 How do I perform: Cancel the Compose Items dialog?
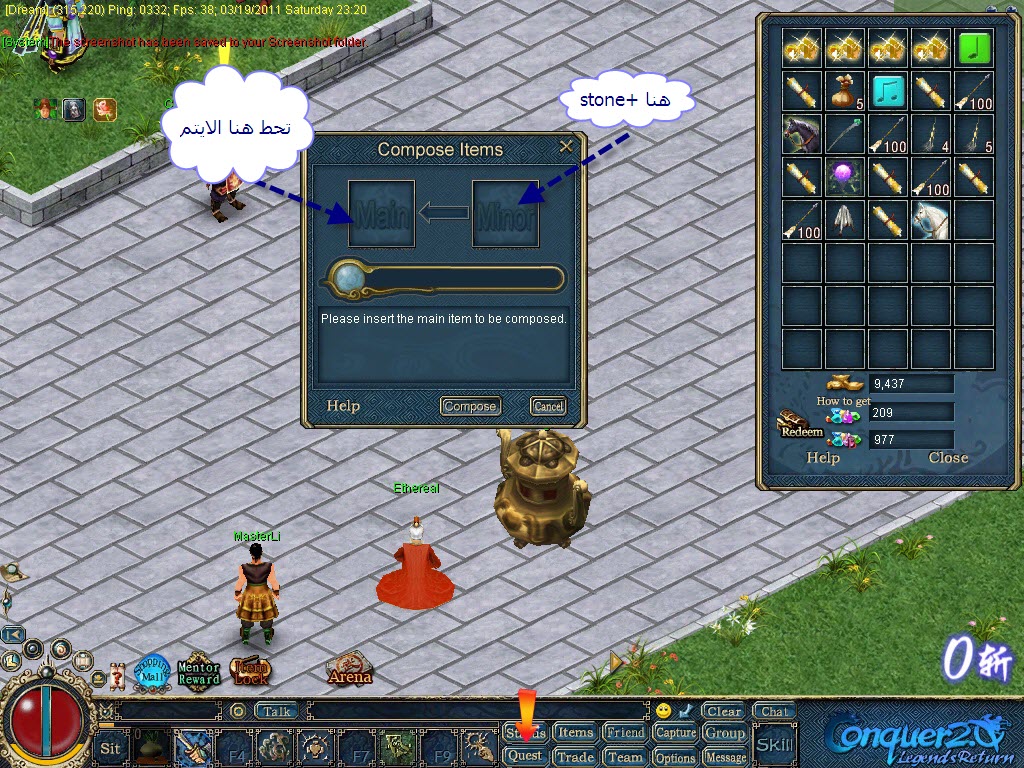[548, 406]
